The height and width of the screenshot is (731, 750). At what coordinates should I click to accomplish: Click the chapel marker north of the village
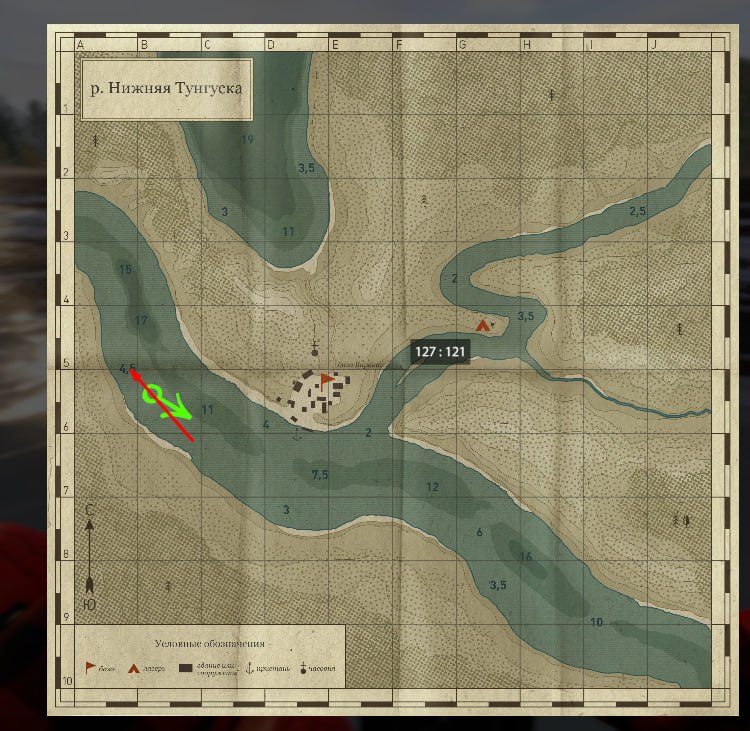315,348
